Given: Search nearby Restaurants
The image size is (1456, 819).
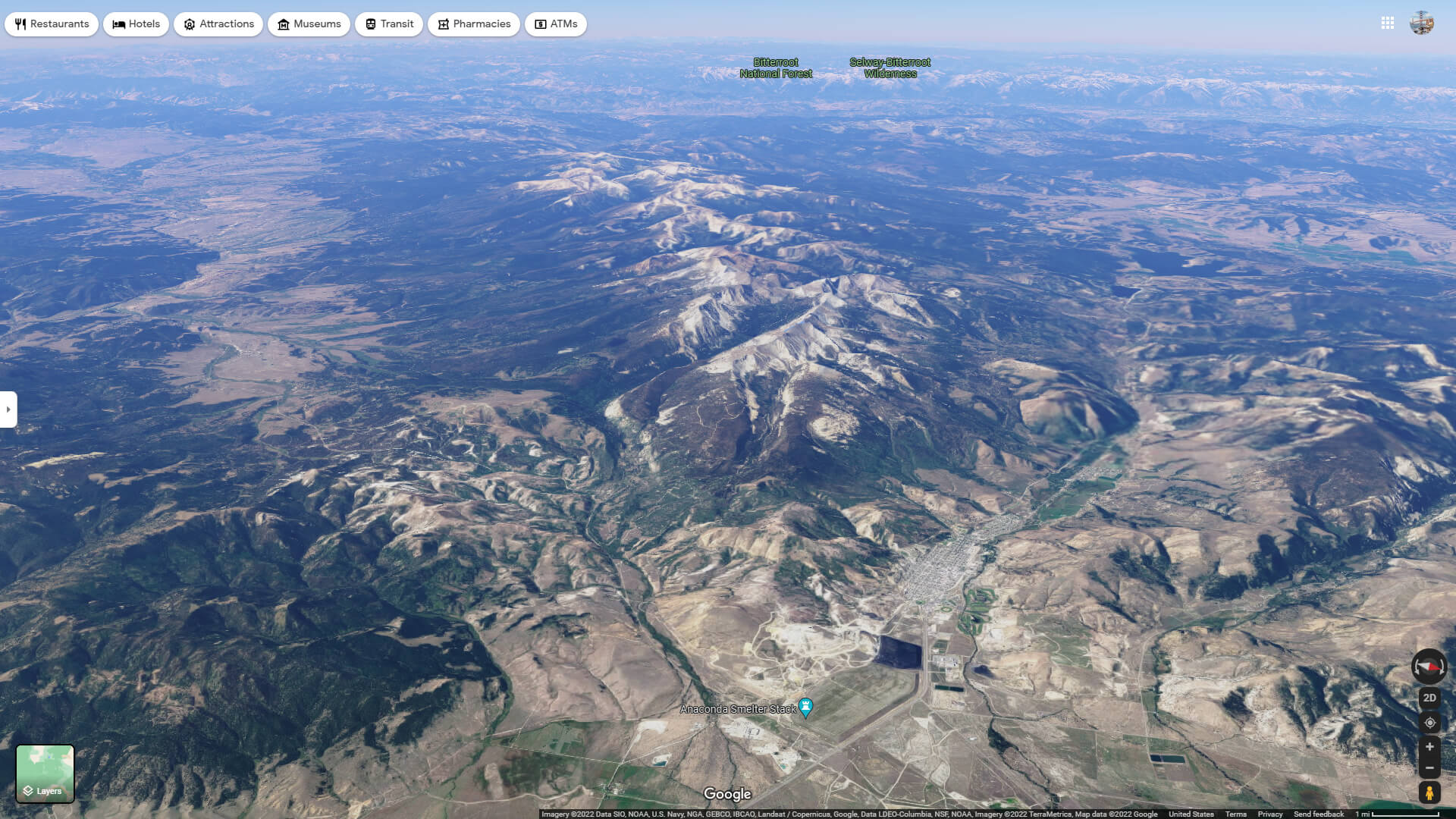Looking at the screenshot, I should click(x=51, y=24).
